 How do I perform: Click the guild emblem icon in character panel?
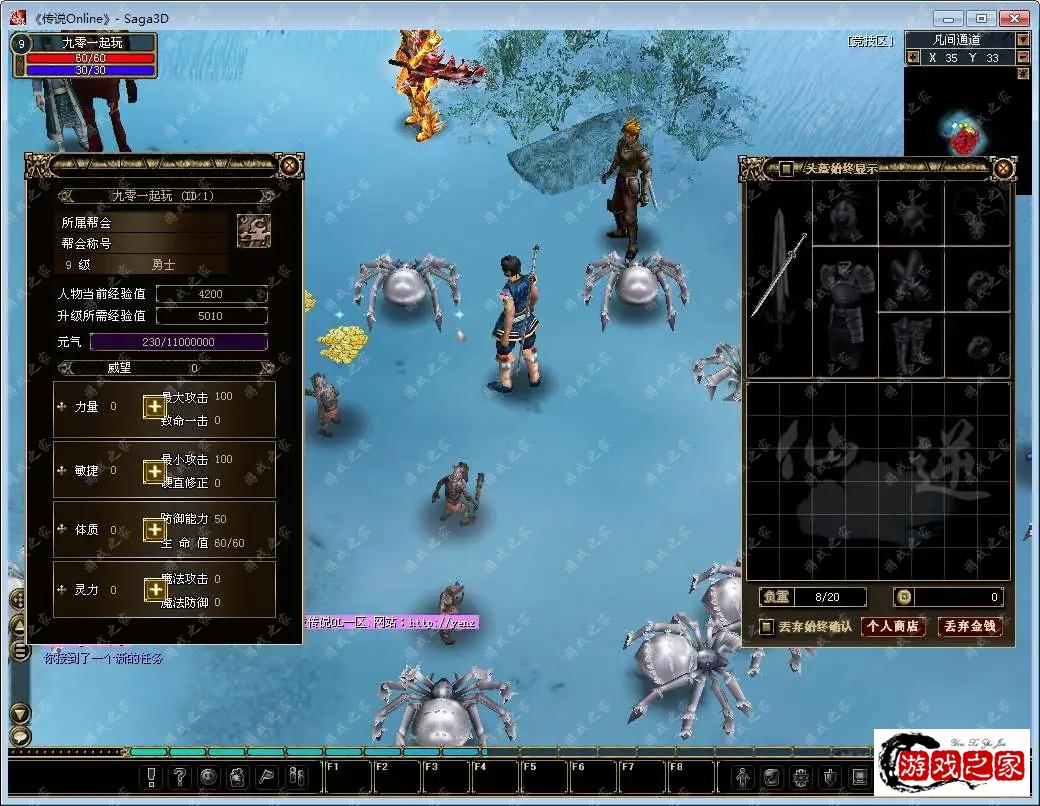(253, 230)
